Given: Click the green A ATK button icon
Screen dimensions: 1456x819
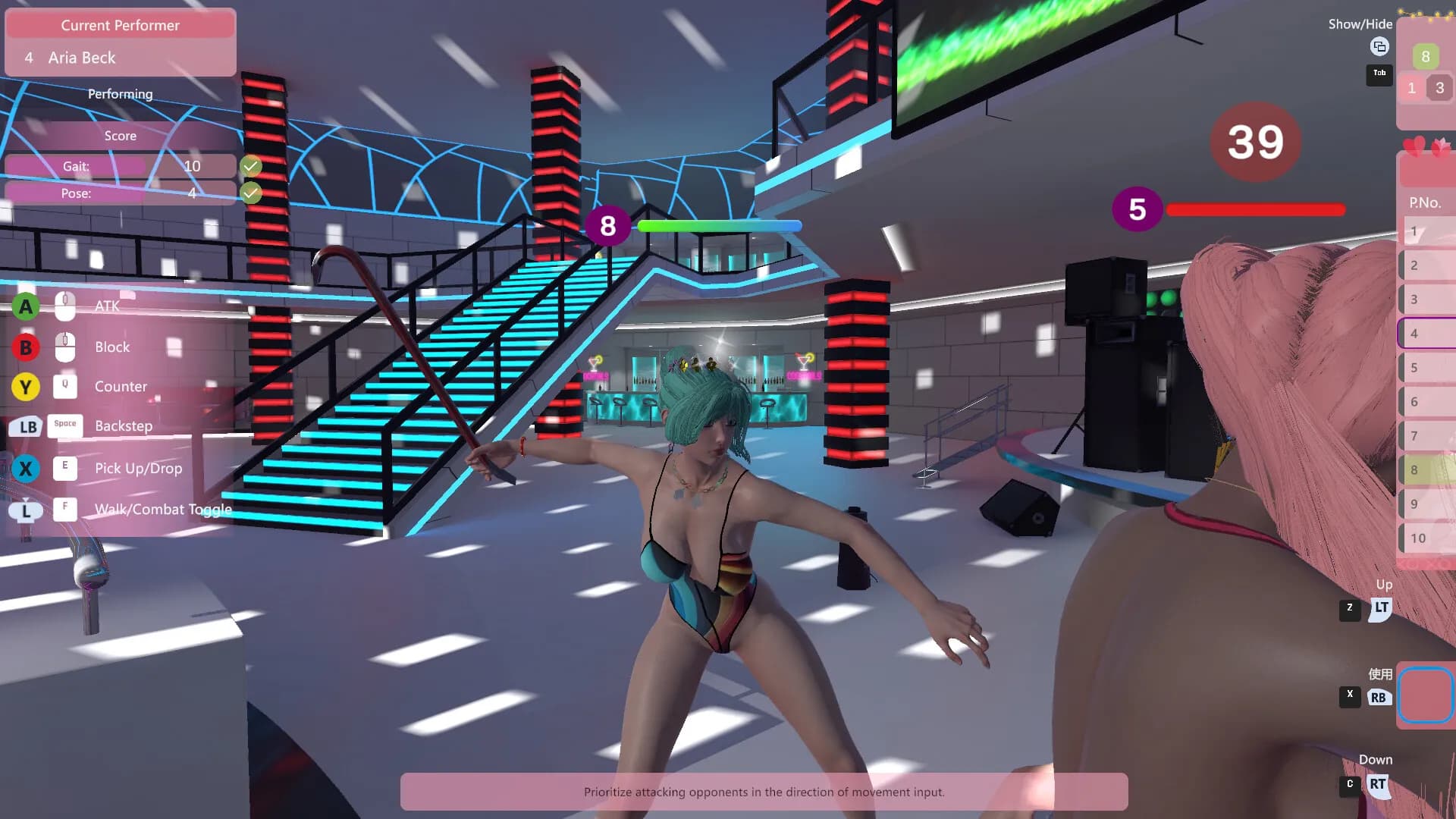Looking at the screenshot, I should coord(26,306).
